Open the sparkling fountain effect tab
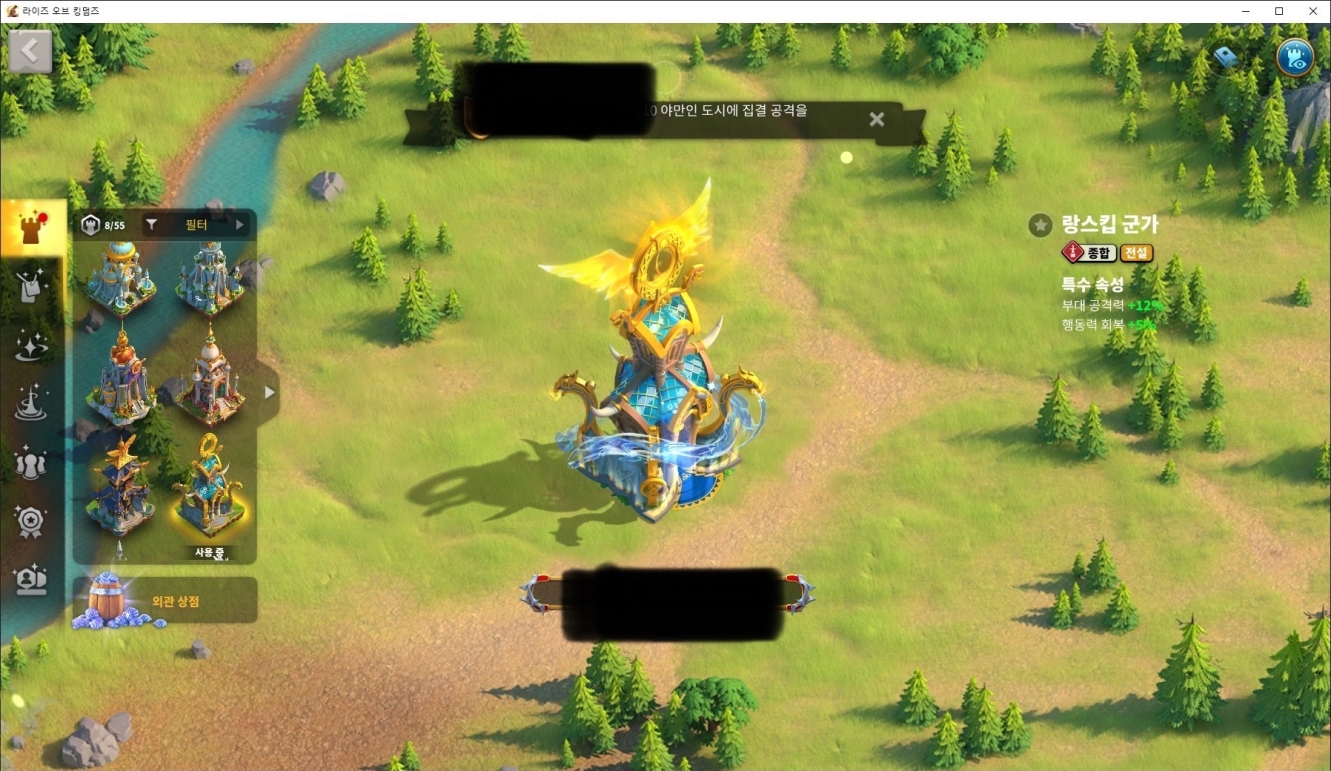This screenshot has height=771, width=1331. click(x=31, y=404)
